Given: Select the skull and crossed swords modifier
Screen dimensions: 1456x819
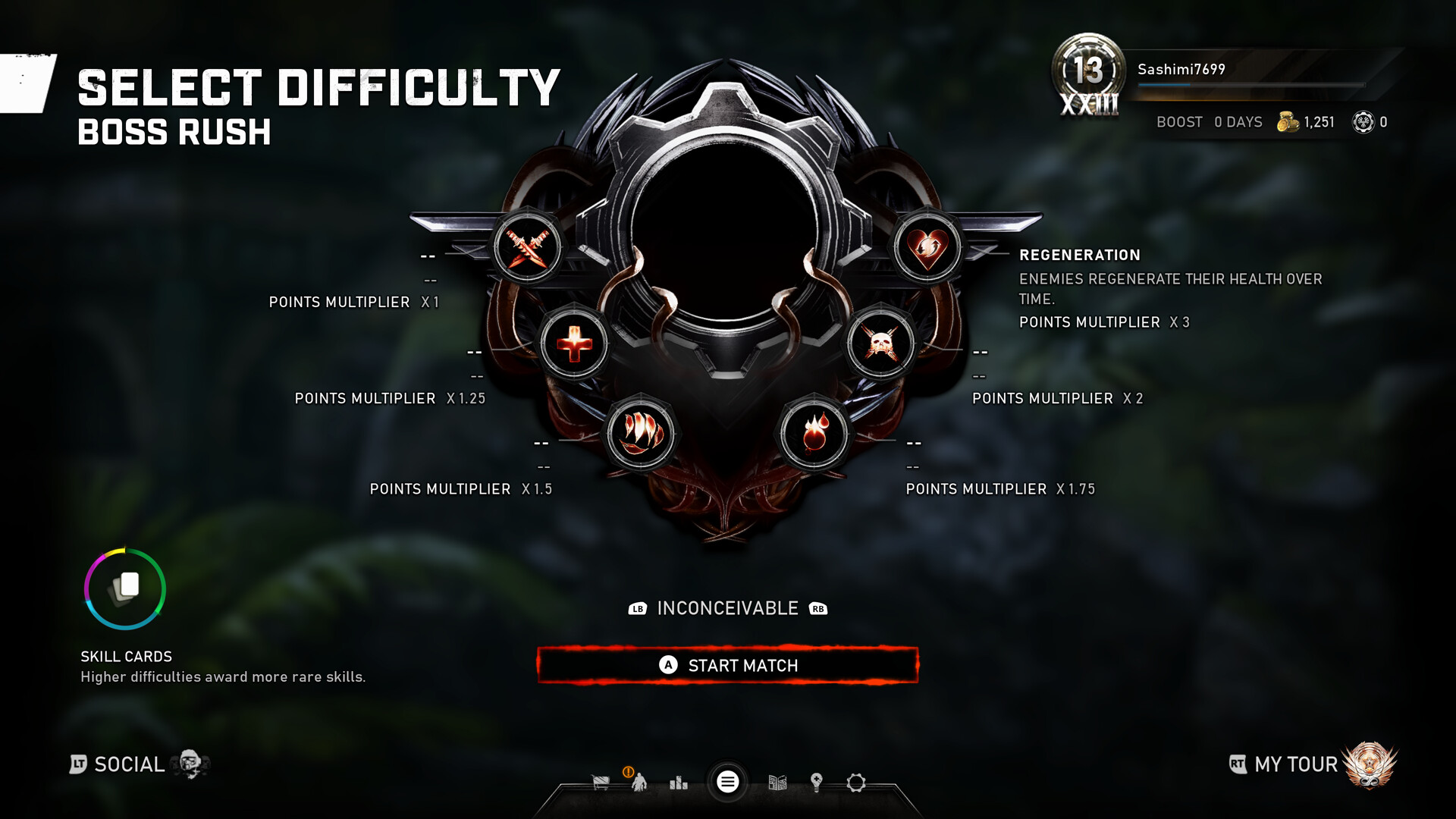Looking at the screenshot, I should coord(880,344).
